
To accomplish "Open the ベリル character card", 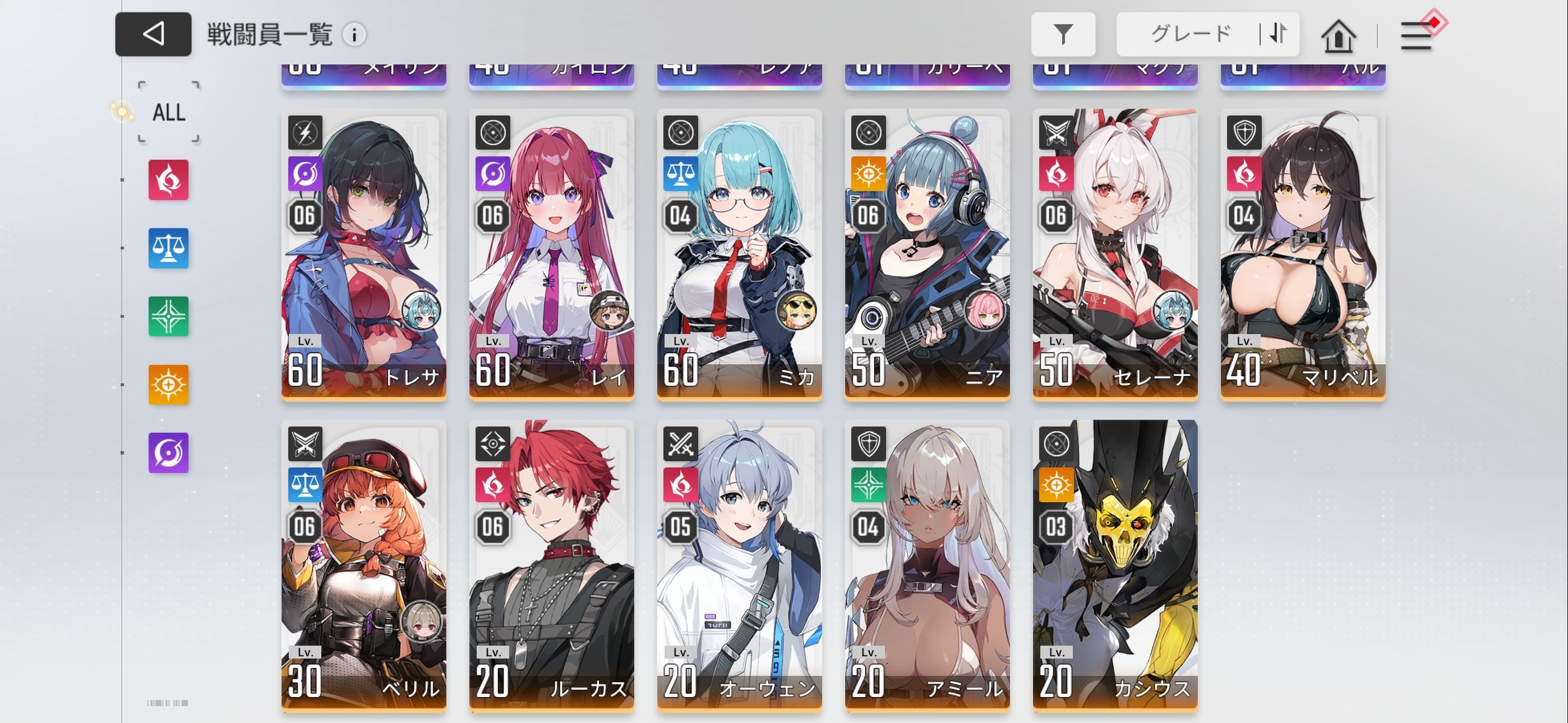I will pyautogui.click(x=363, y=566).
